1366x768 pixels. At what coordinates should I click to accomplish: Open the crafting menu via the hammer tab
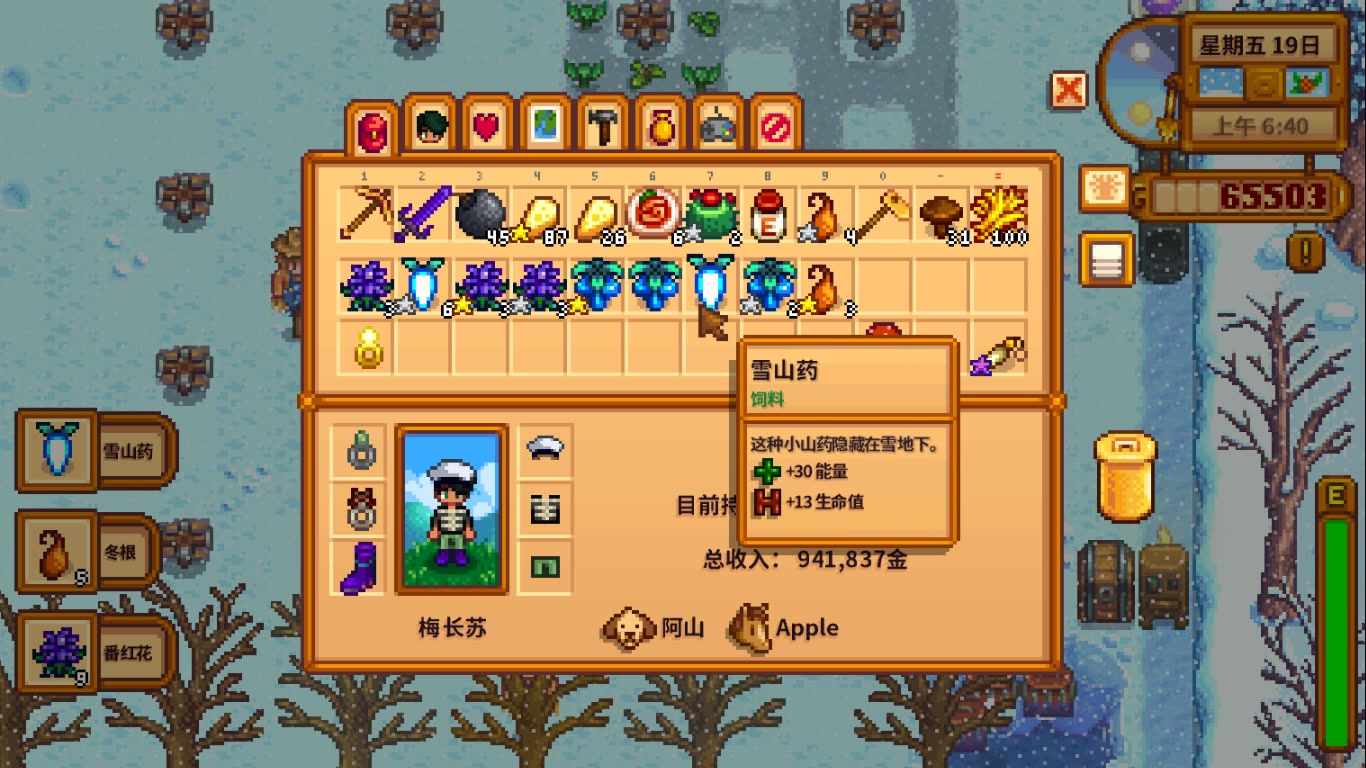[x=601, y=125]
